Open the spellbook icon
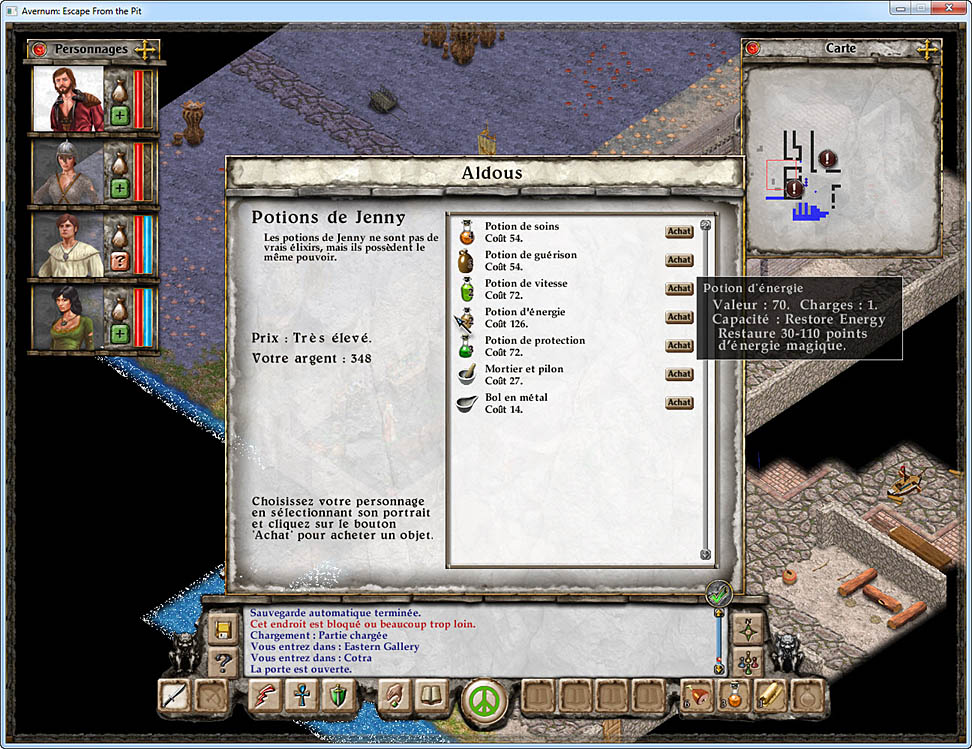This screenshot has height=749, width=972. click(432, 696)
